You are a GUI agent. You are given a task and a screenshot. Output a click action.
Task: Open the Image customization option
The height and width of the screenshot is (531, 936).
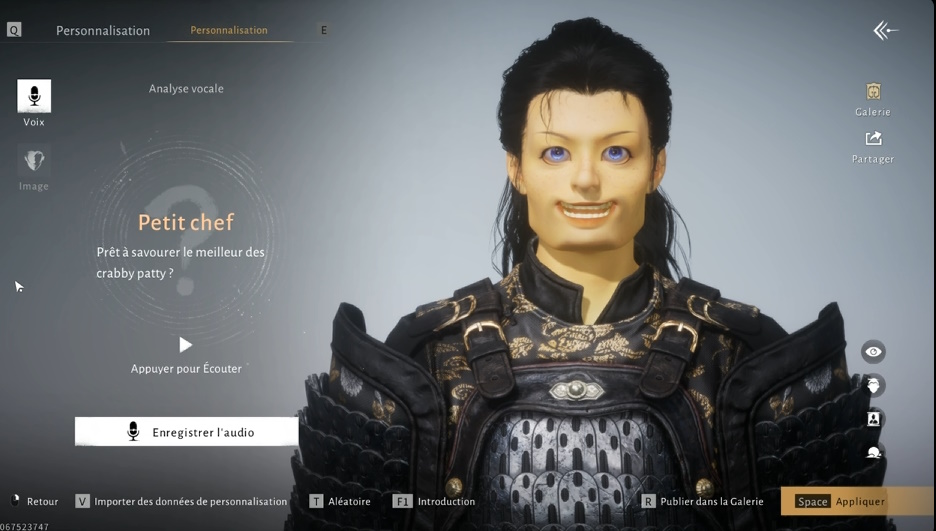[x=34, y=161]
